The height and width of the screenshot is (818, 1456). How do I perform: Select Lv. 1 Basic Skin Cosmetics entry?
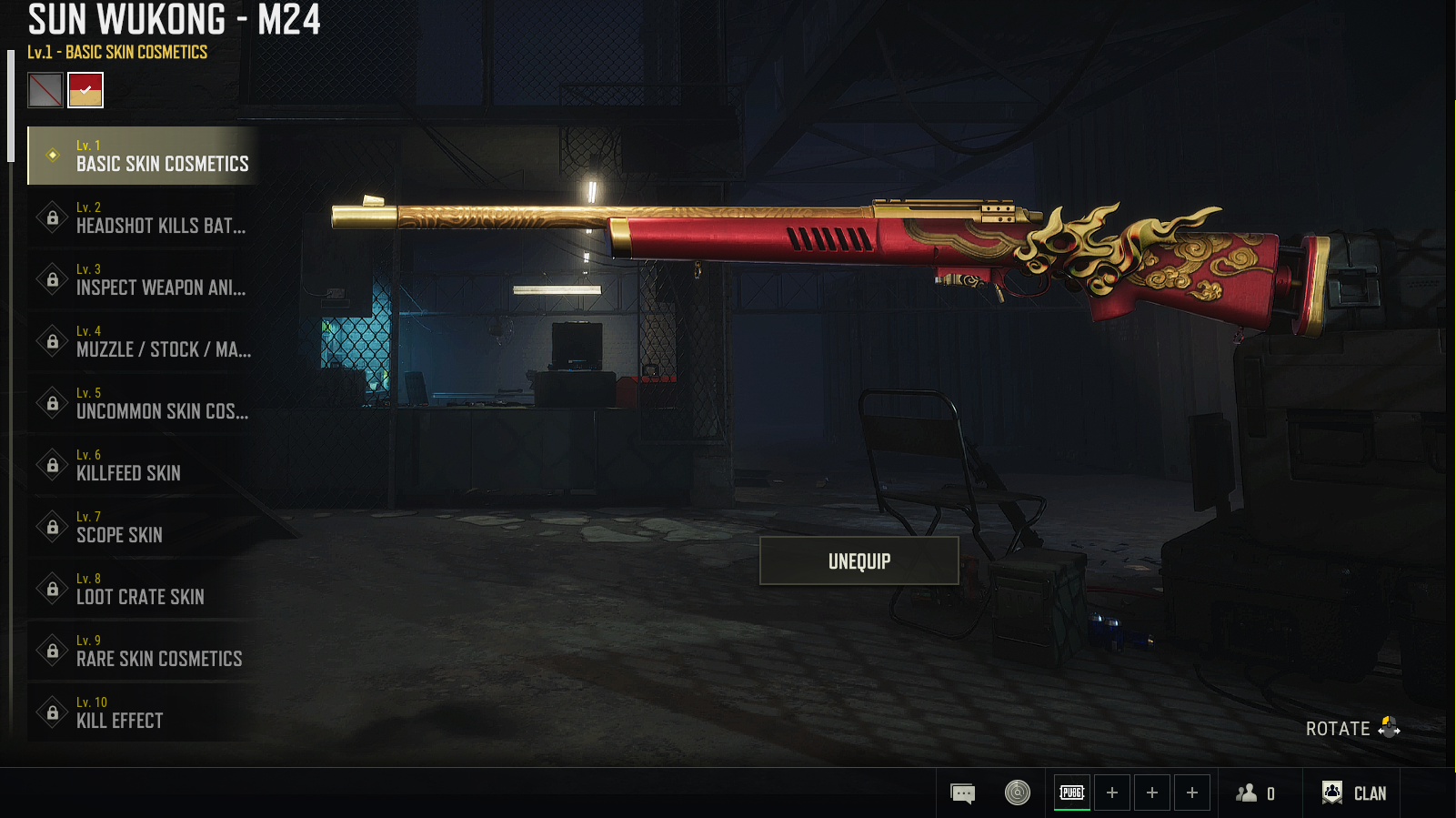(x=144, y=156)
